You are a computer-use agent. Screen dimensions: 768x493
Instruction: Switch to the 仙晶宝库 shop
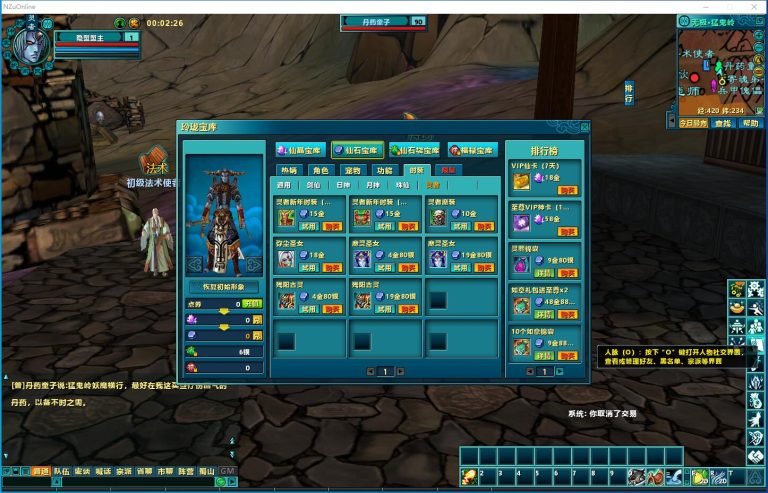(301, 150)
